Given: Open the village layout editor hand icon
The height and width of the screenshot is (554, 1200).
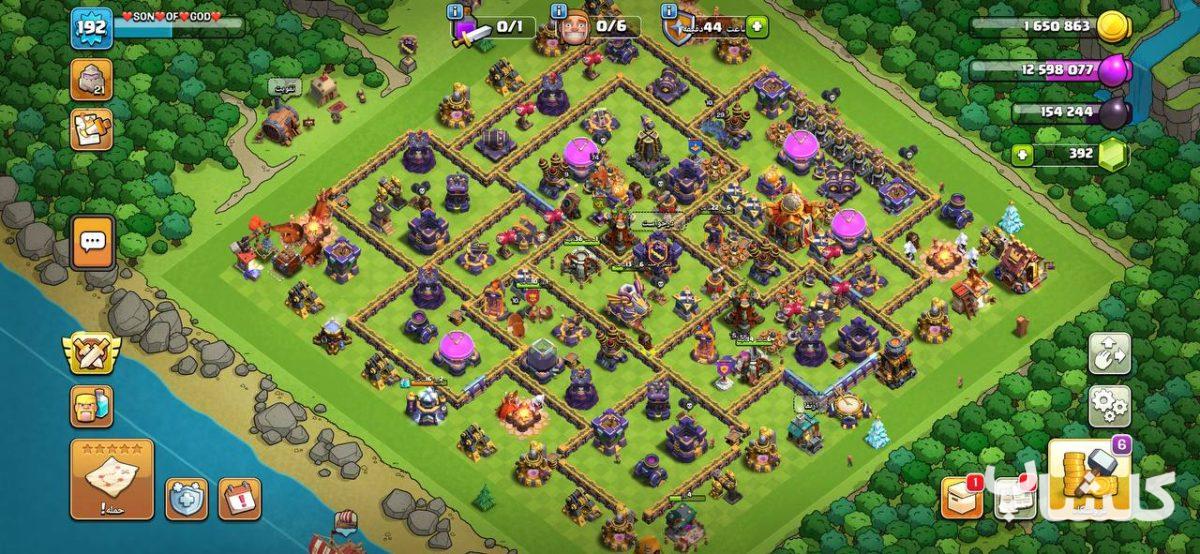Looking at the screenshot, I should [x=1109, y=353].
